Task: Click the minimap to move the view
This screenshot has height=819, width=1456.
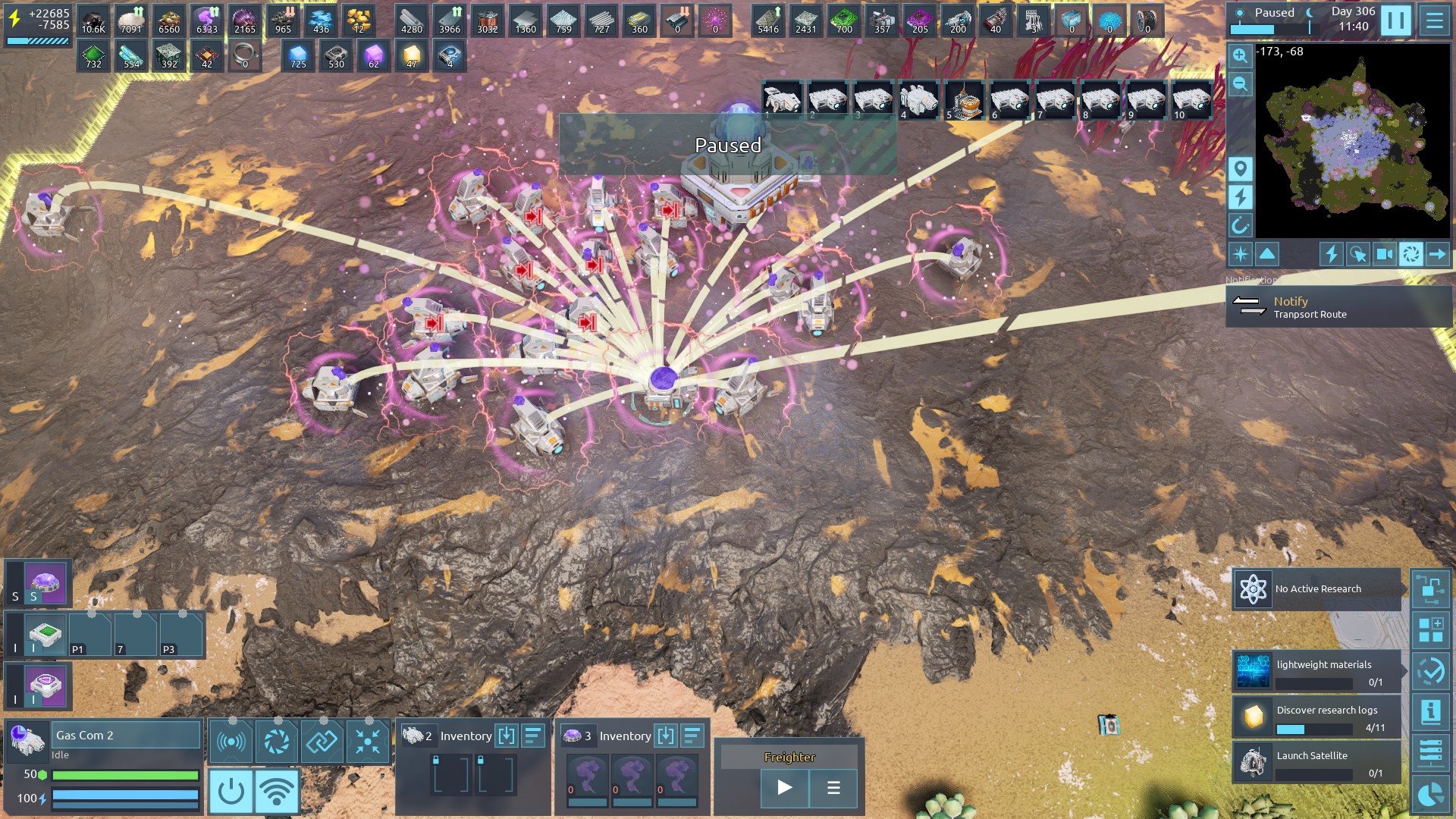Action: point(1353,141)
